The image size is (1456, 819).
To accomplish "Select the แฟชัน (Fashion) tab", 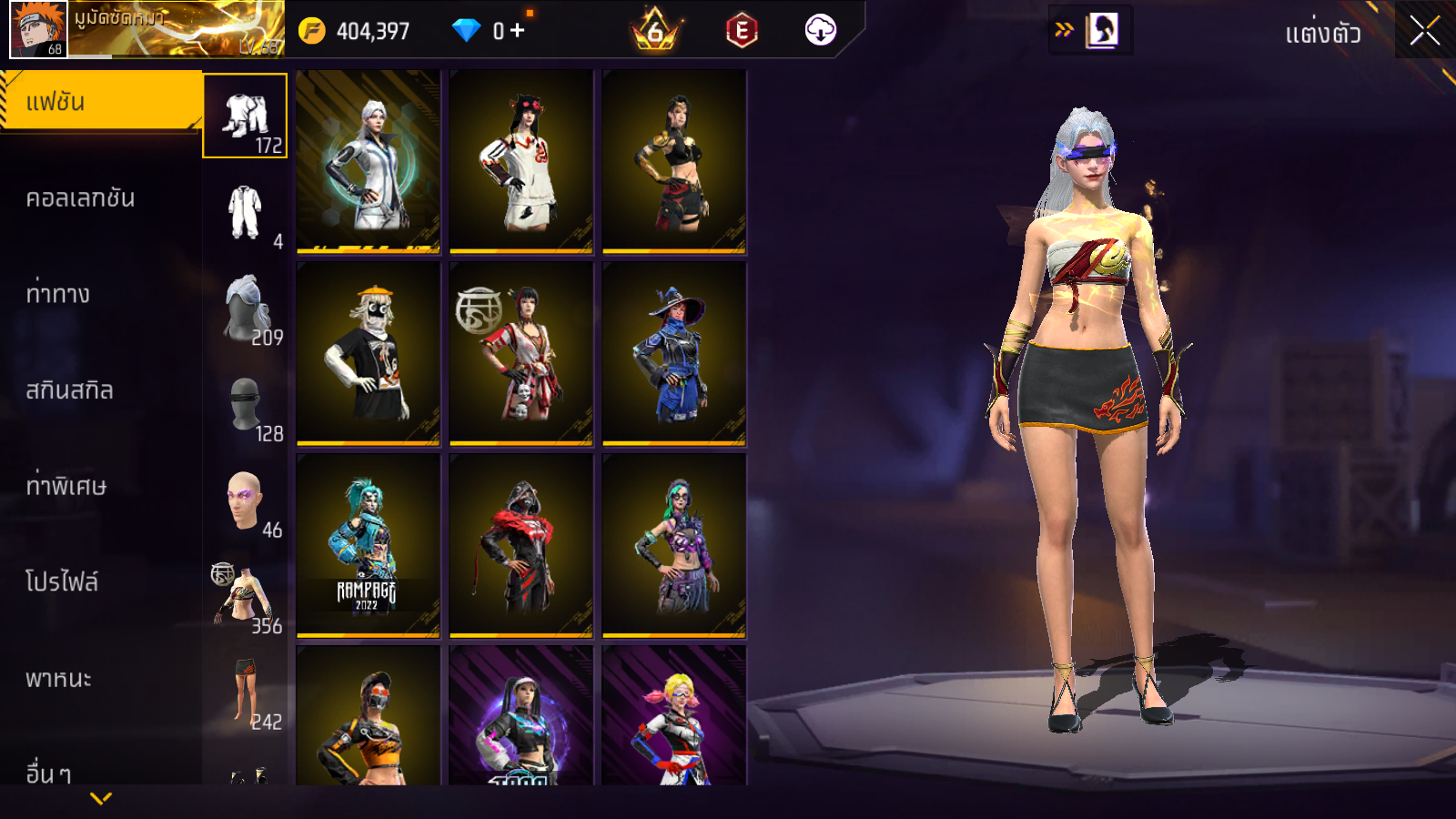I will (x=100, y=102).
